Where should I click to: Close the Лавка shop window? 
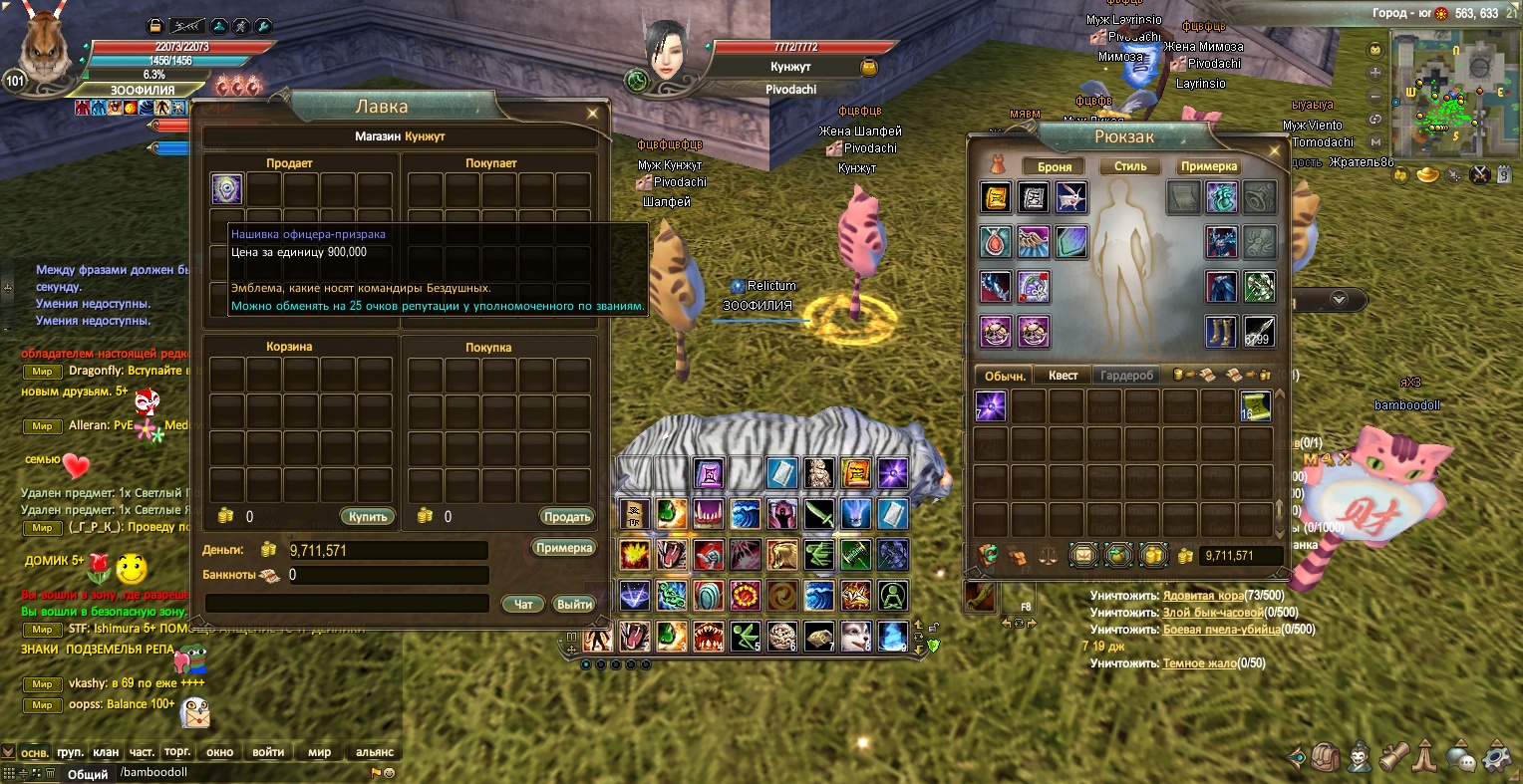coord(593,114)
